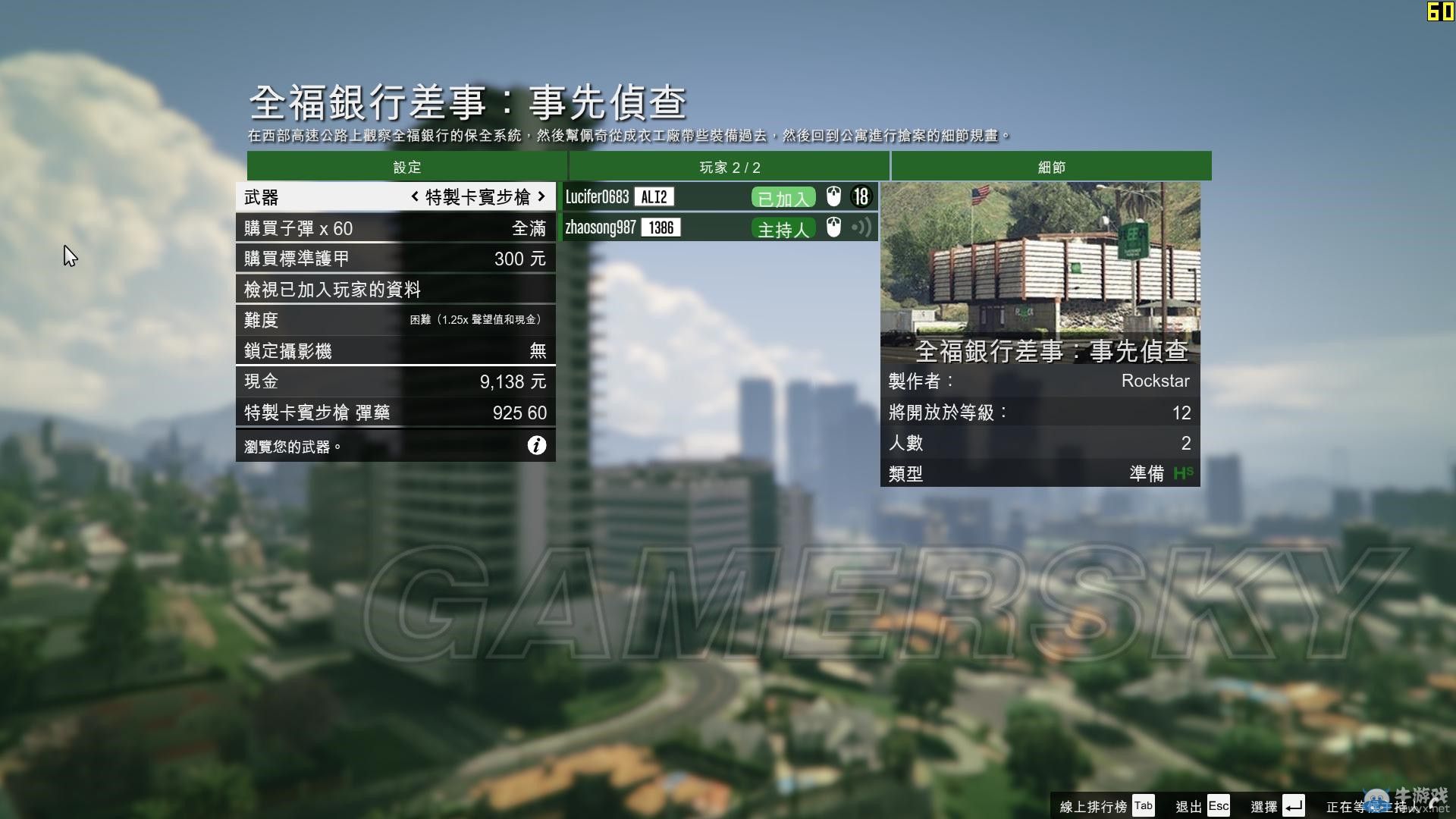This screenshot has height=819, width=1456.
Task: Click Lucifer0683's mouse input device icon
Action: click(x=833, y=196)
